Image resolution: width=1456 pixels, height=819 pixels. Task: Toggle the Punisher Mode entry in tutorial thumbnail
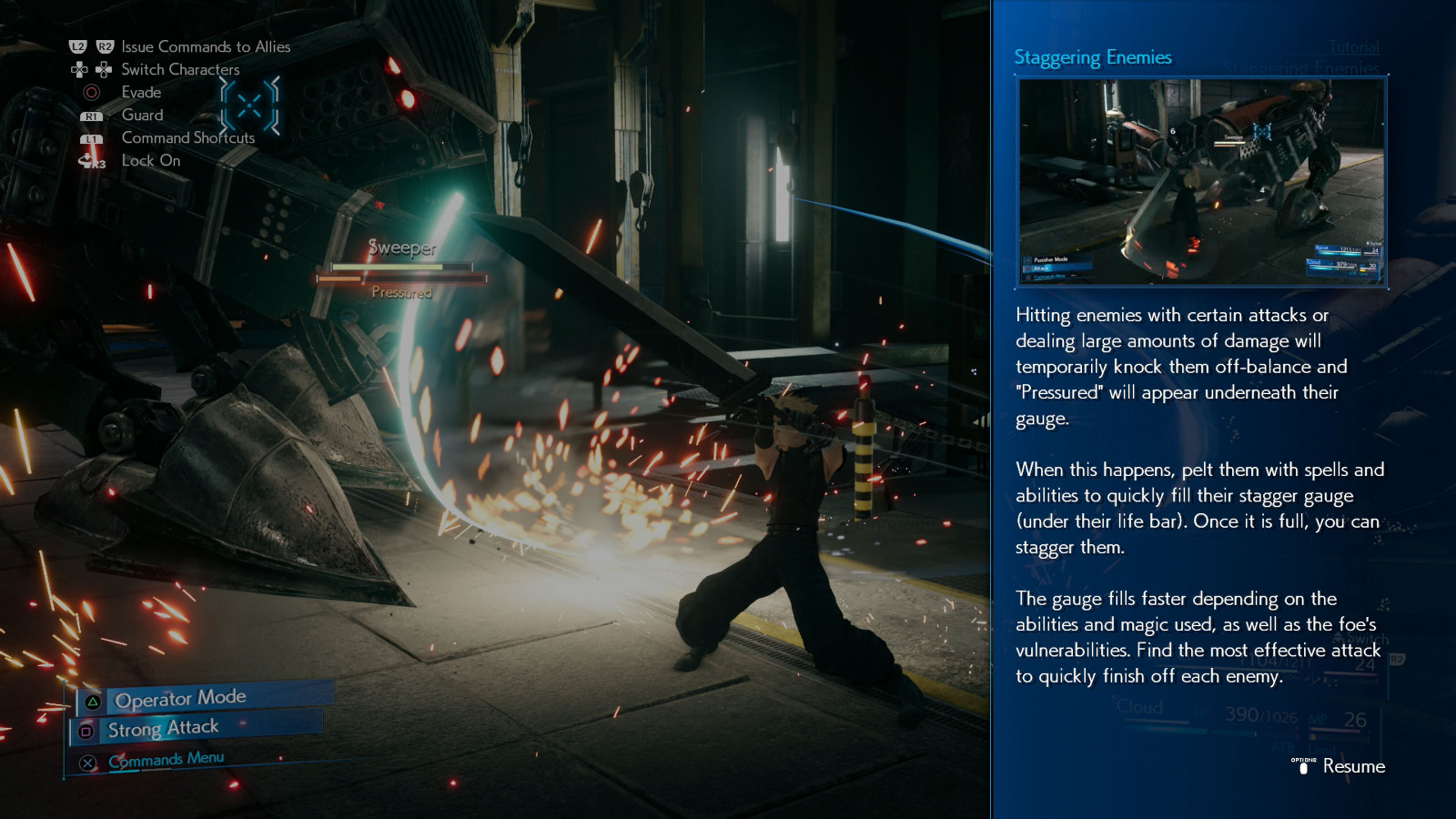pyautogui.click(x=1053, y=258)
